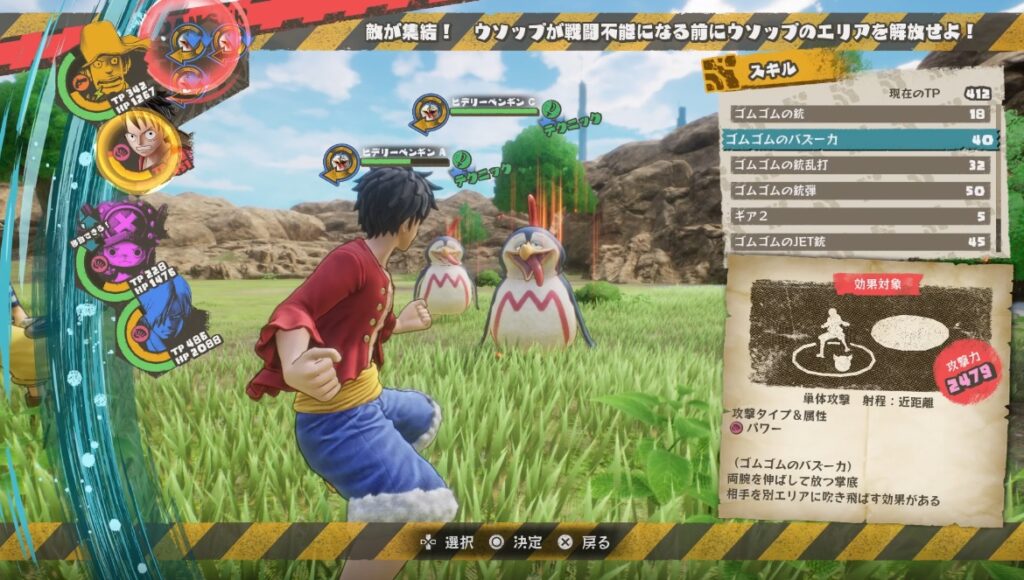Choose the highlighted ゴムゴムのバズーカ skill
The image size is (1024, 580).
860,139
